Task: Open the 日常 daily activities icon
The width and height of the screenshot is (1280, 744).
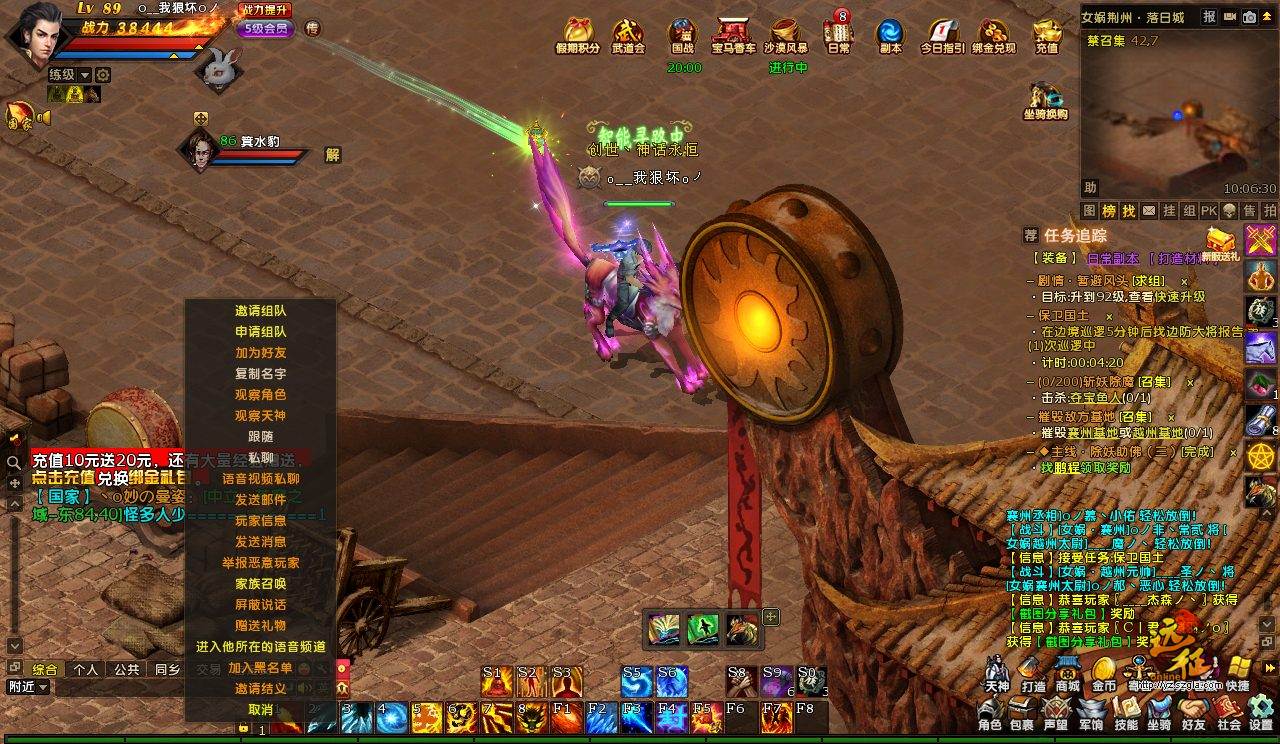Action: [x=838, y=36]
